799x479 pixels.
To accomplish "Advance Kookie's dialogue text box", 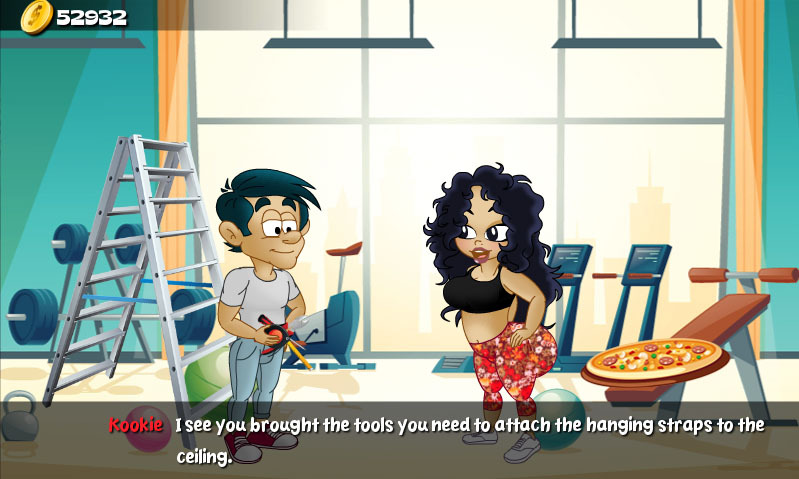I will point(440,440).
